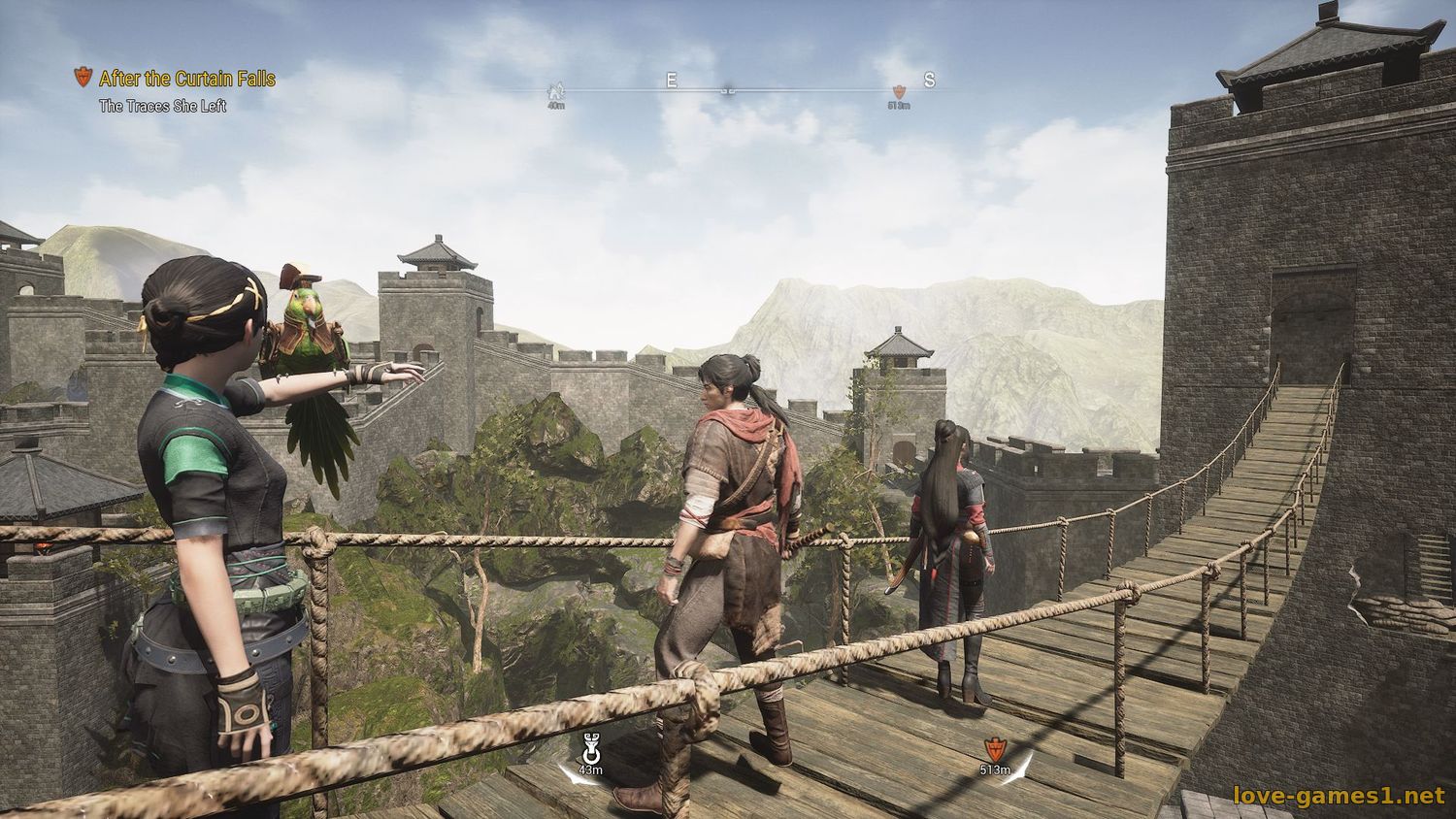Click the orange quest marker on the compass

tap(898, 90)
